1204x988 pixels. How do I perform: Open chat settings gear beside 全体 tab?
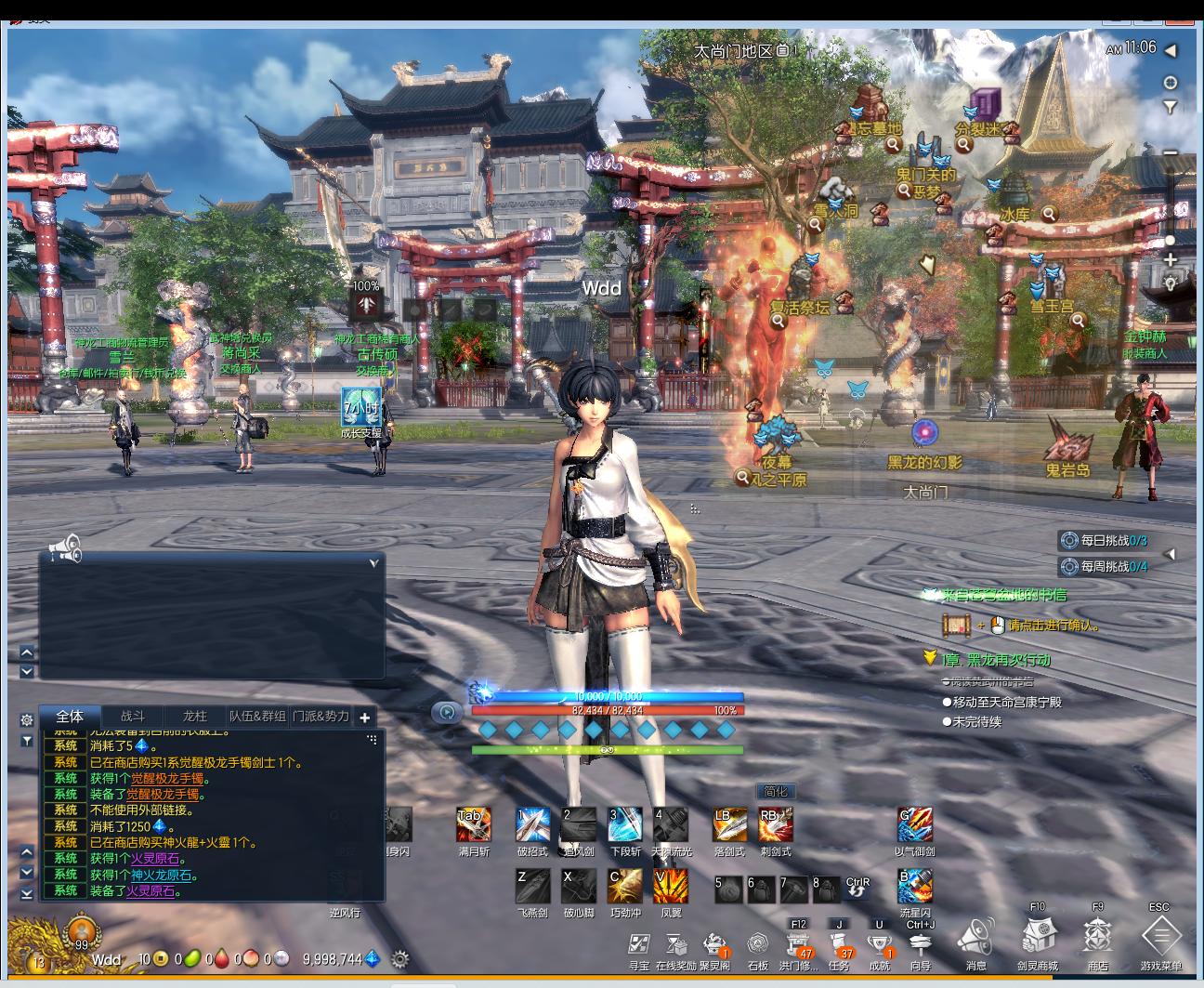coord(27,719)
